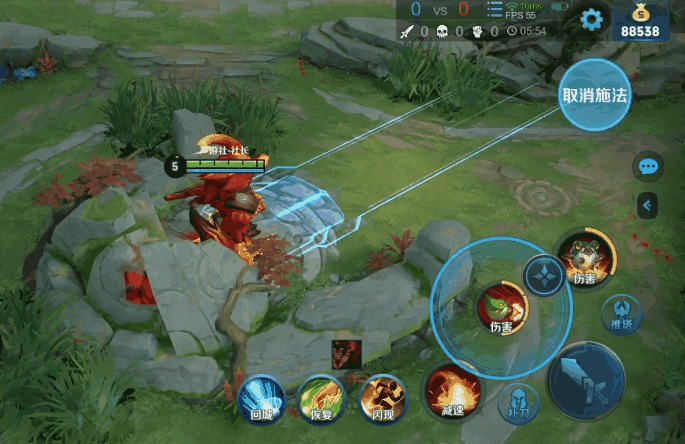The height and width of the screenshot is (444, 685).
Task: Use the 恢复 heal skill
Action: pyautogui.click(x=322, y=397)
